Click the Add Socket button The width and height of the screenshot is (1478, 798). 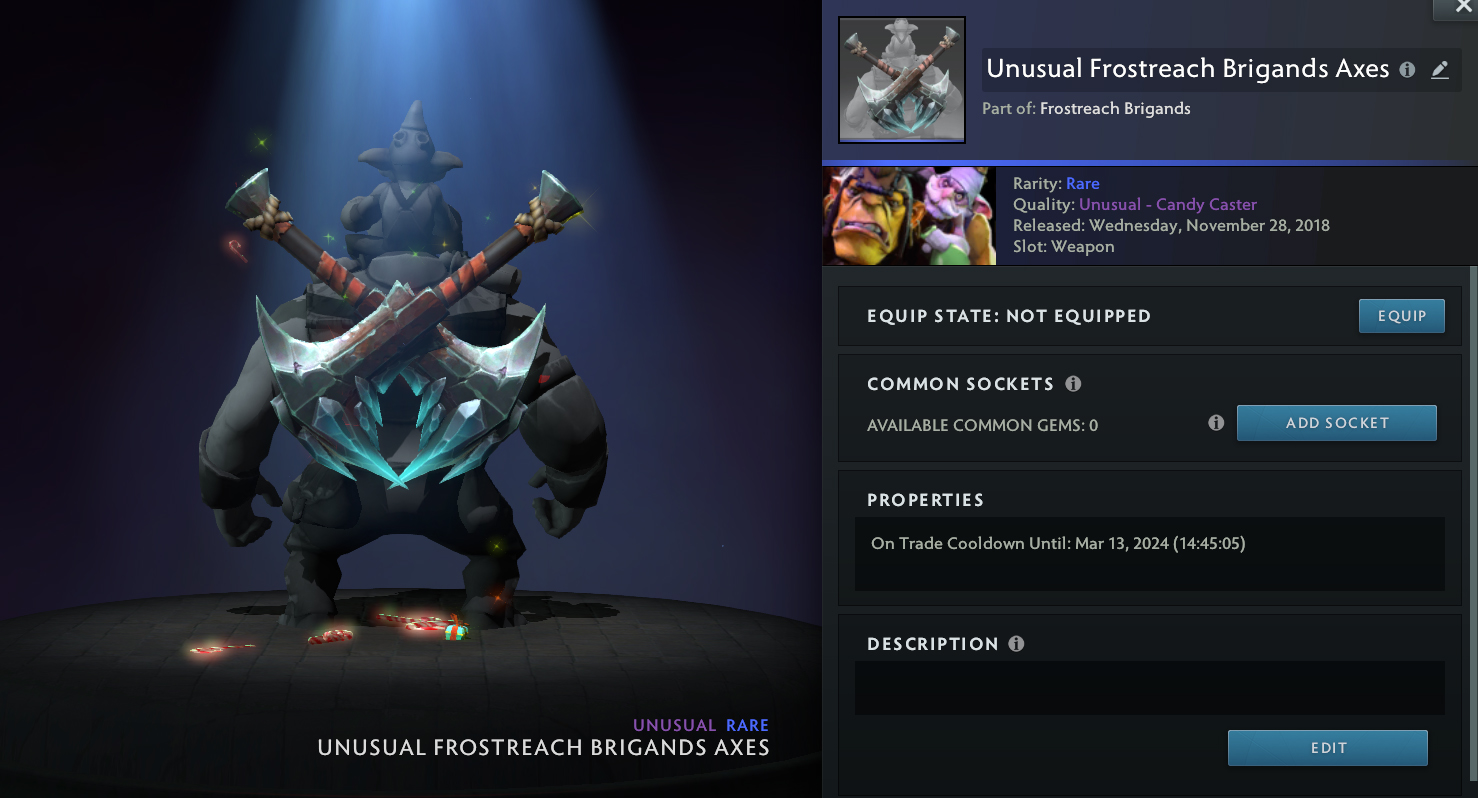pos(1336,423)
